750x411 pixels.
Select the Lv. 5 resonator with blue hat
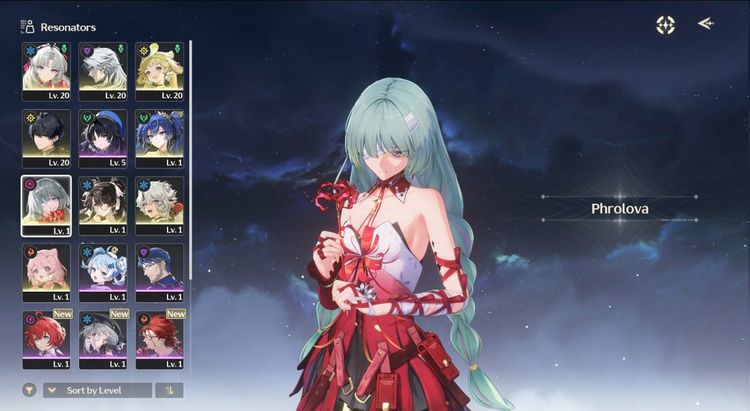point(103,138)
